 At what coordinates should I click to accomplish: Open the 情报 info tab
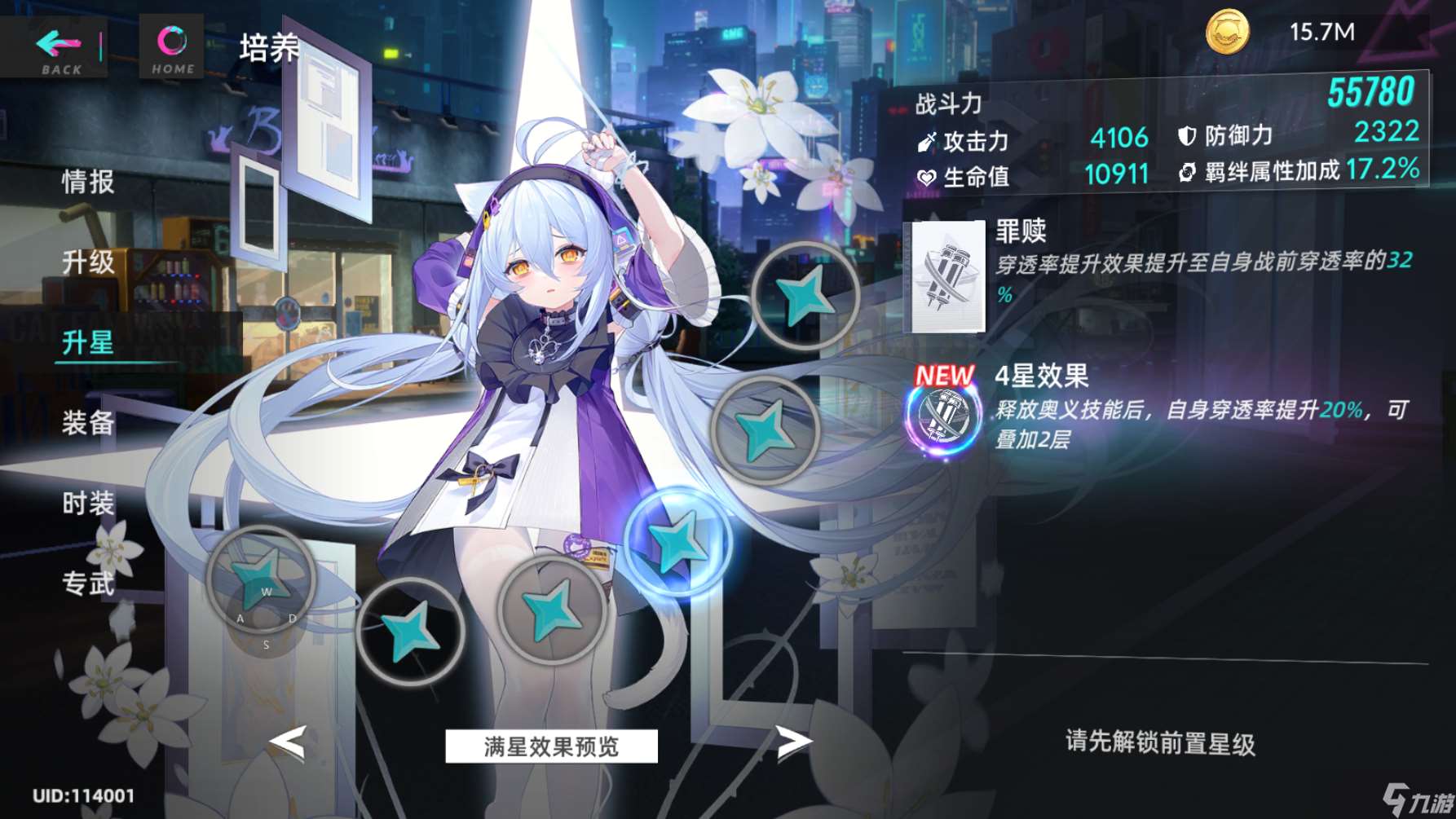[88, 182]
